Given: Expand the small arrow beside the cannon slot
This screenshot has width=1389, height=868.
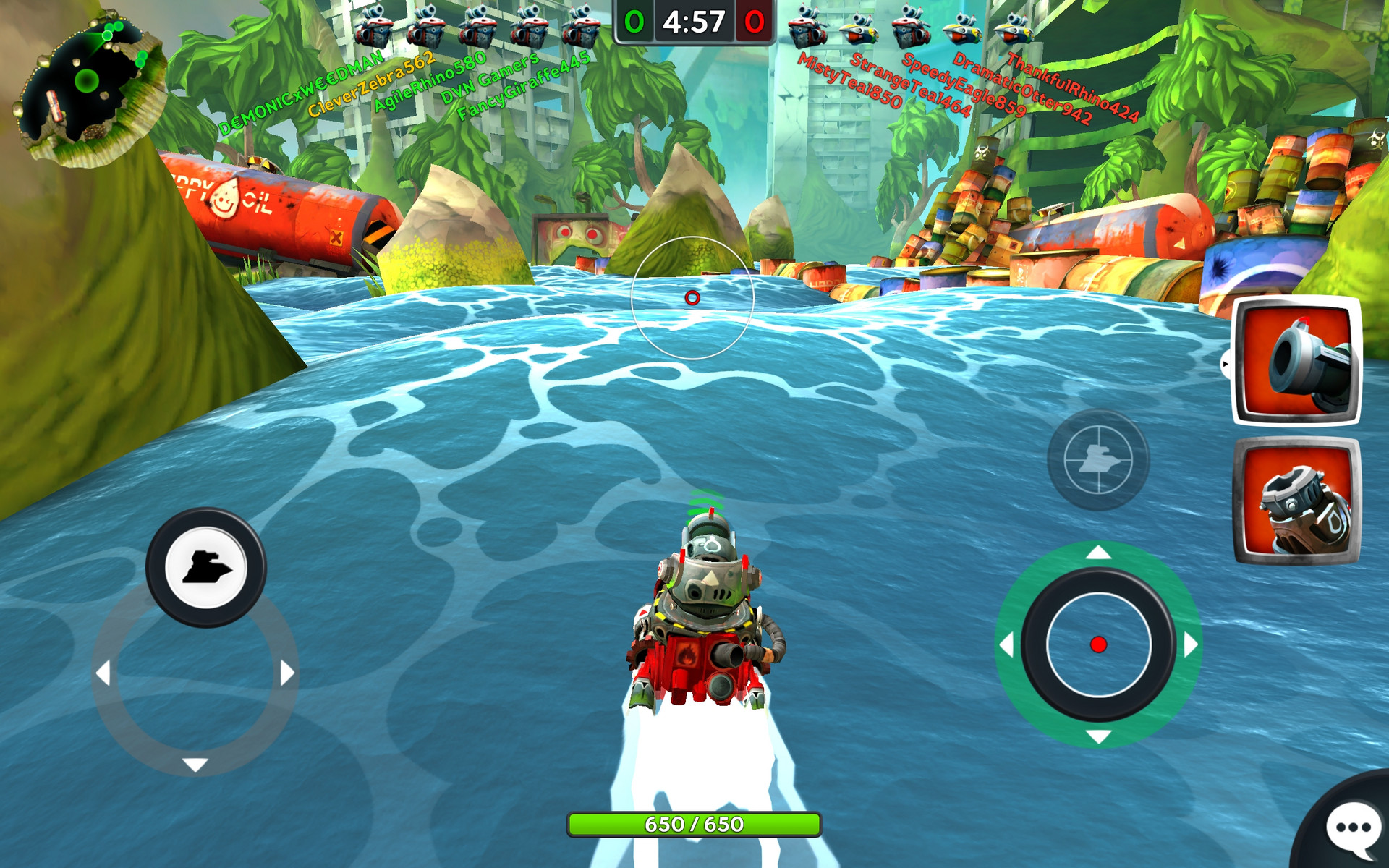Looking at the screenshot, I should 1226,364.
